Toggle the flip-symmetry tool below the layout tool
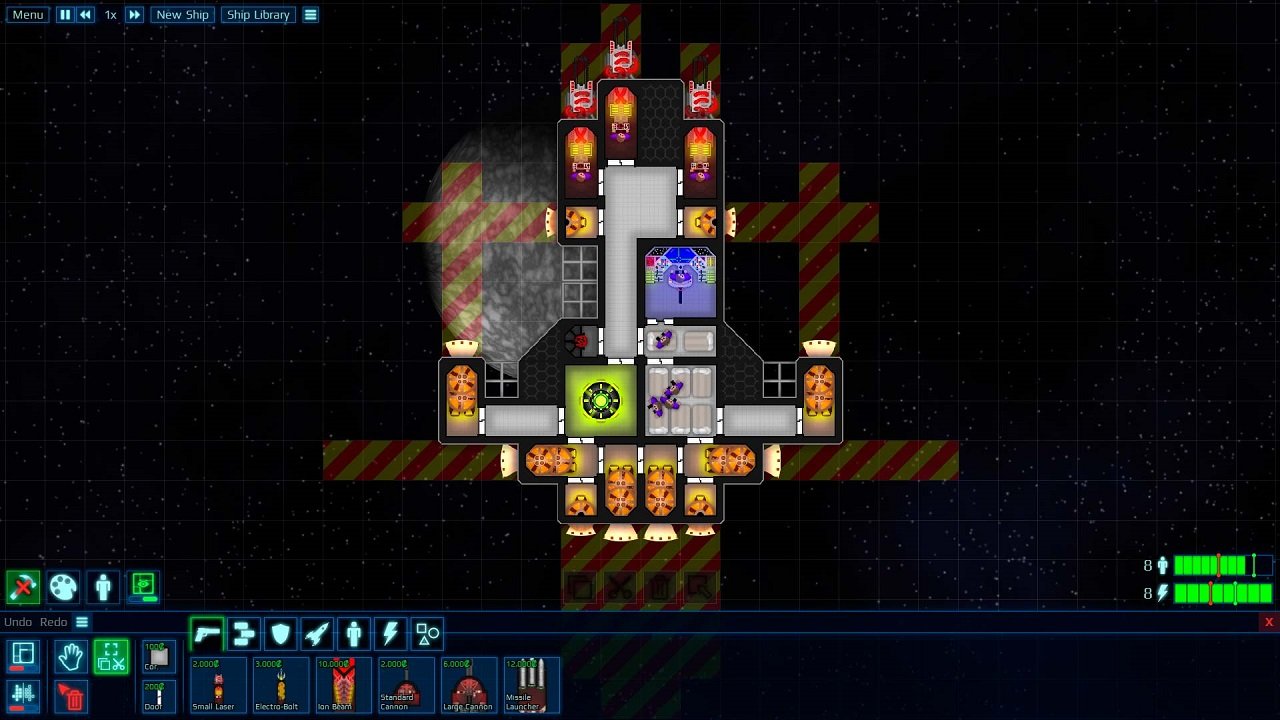This screenshot has height=720, width=1280. (22, 697)
